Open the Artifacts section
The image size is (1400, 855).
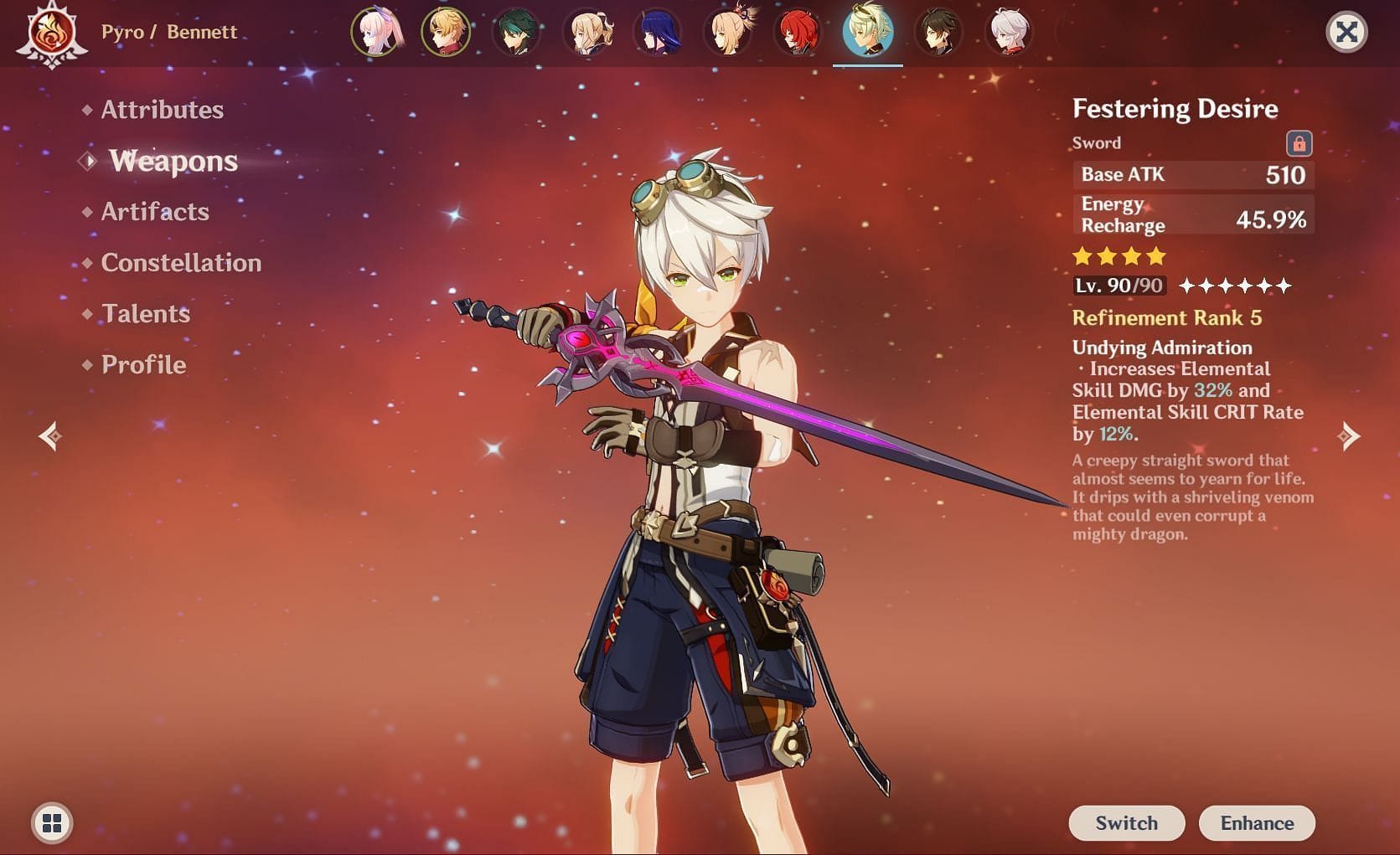pyautogui.click(x=156, y=212)
